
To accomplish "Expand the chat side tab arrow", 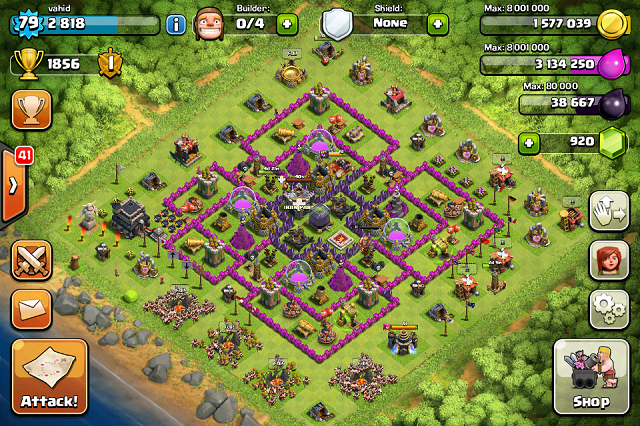I will [x=12, y=186].
